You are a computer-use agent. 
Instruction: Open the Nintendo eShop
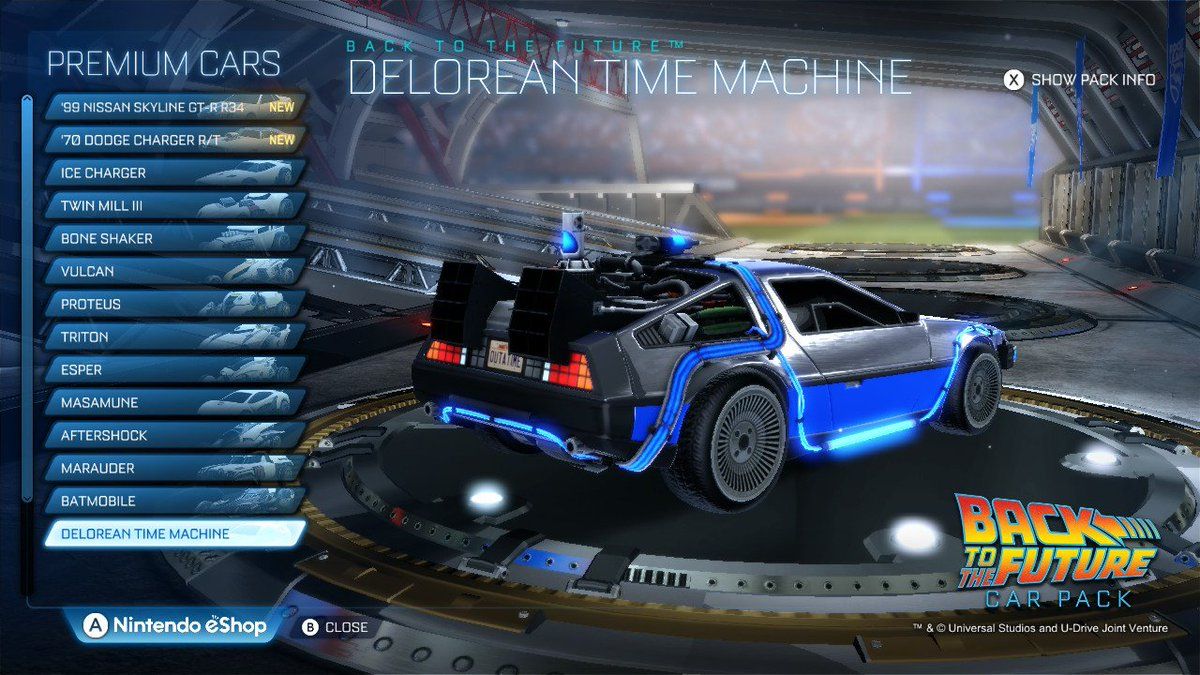point(178,626)
